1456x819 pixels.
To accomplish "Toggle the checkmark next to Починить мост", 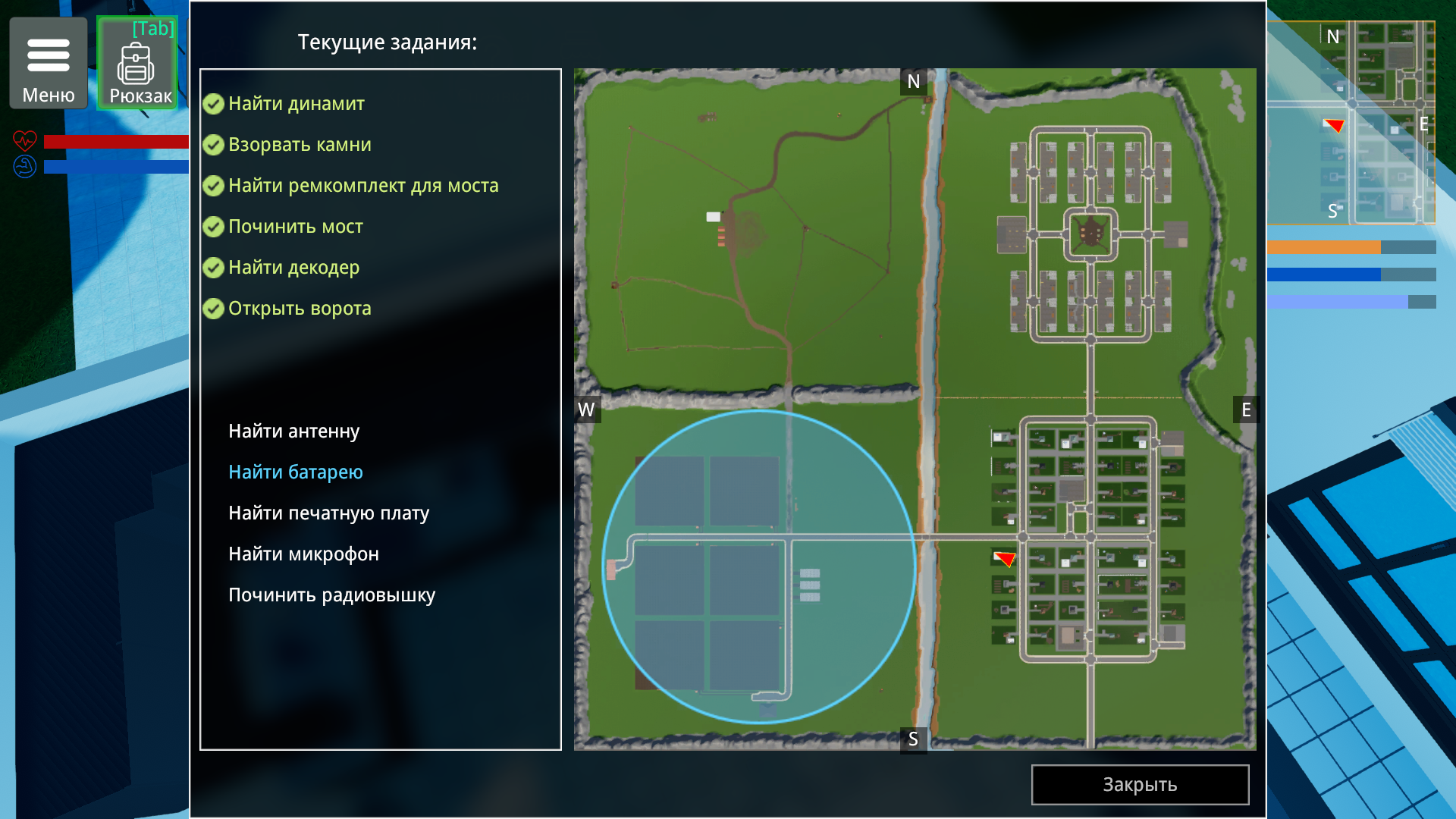I will (213, 226).
